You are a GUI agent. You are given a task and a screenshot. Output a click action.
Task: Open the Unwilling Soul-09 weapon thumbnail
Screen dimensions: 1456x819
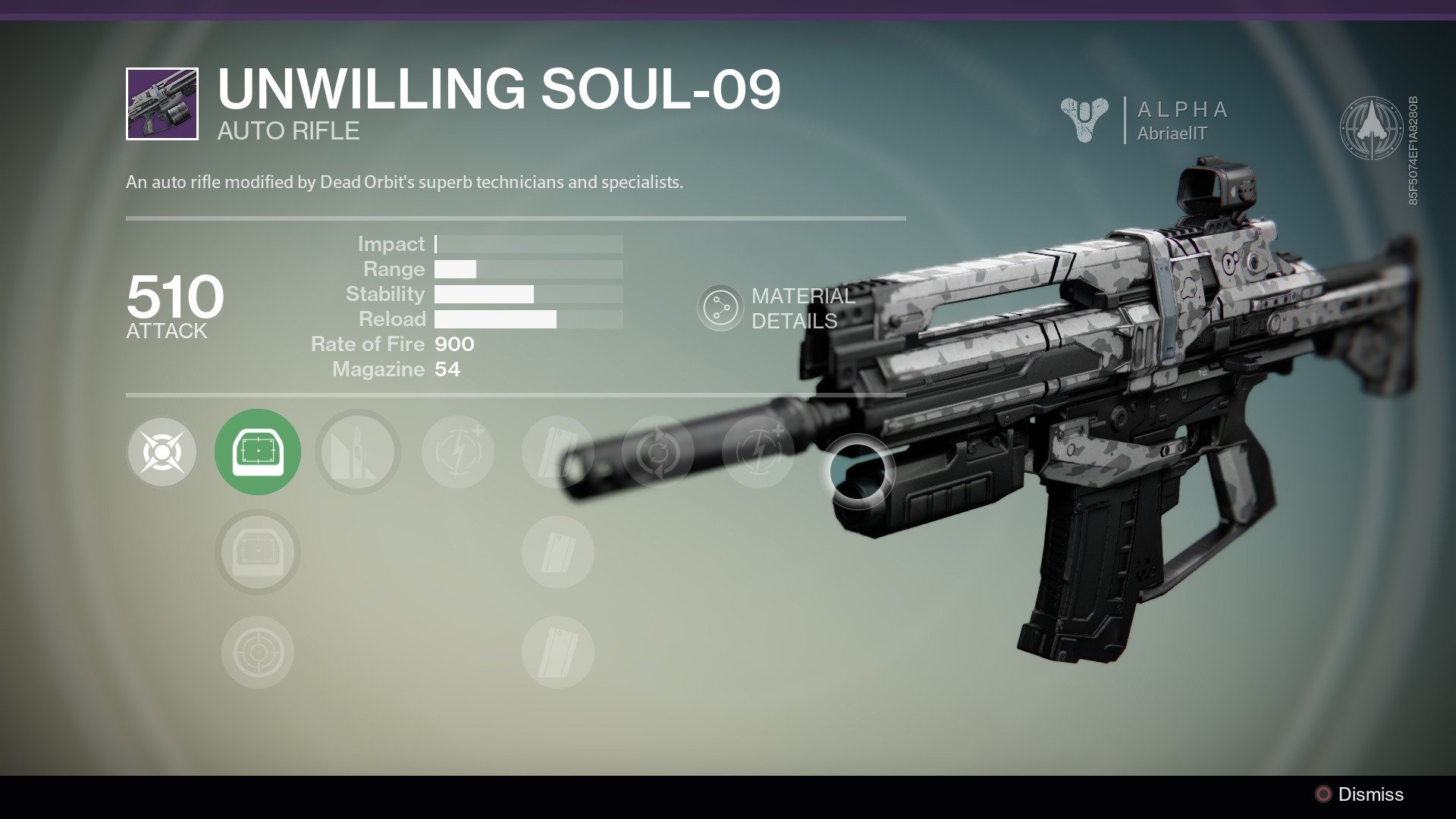coord(163,104)
